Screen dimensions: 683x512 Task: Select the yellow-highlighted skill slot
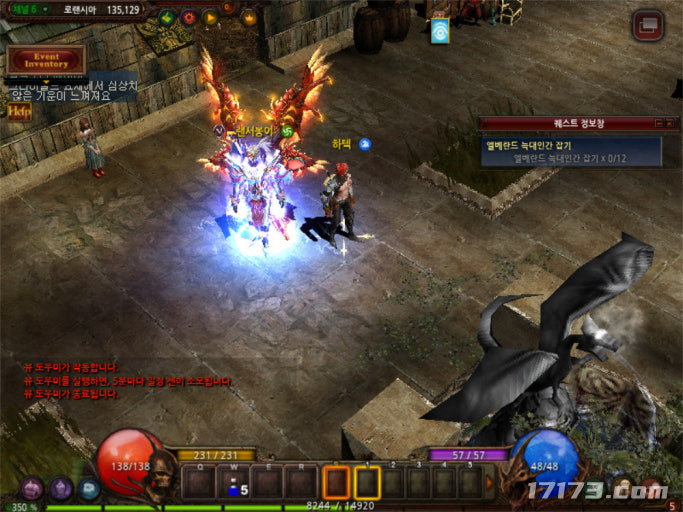pos(367,484)
